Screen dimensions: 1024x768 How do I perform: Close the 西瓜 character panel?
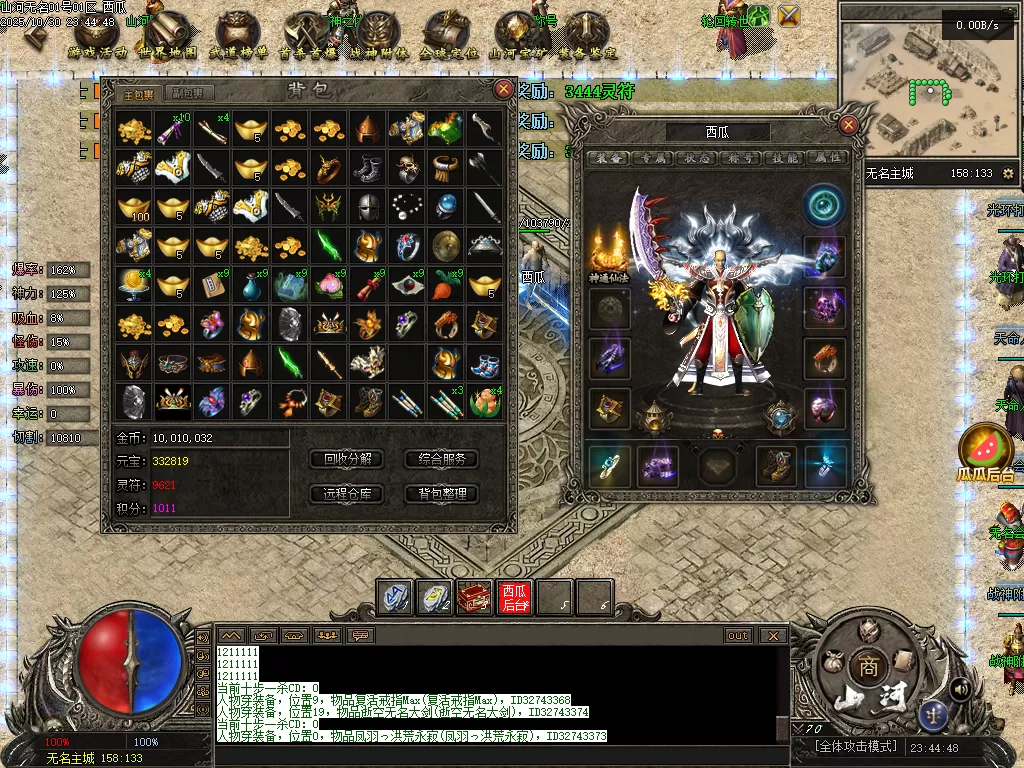point(848,125)
